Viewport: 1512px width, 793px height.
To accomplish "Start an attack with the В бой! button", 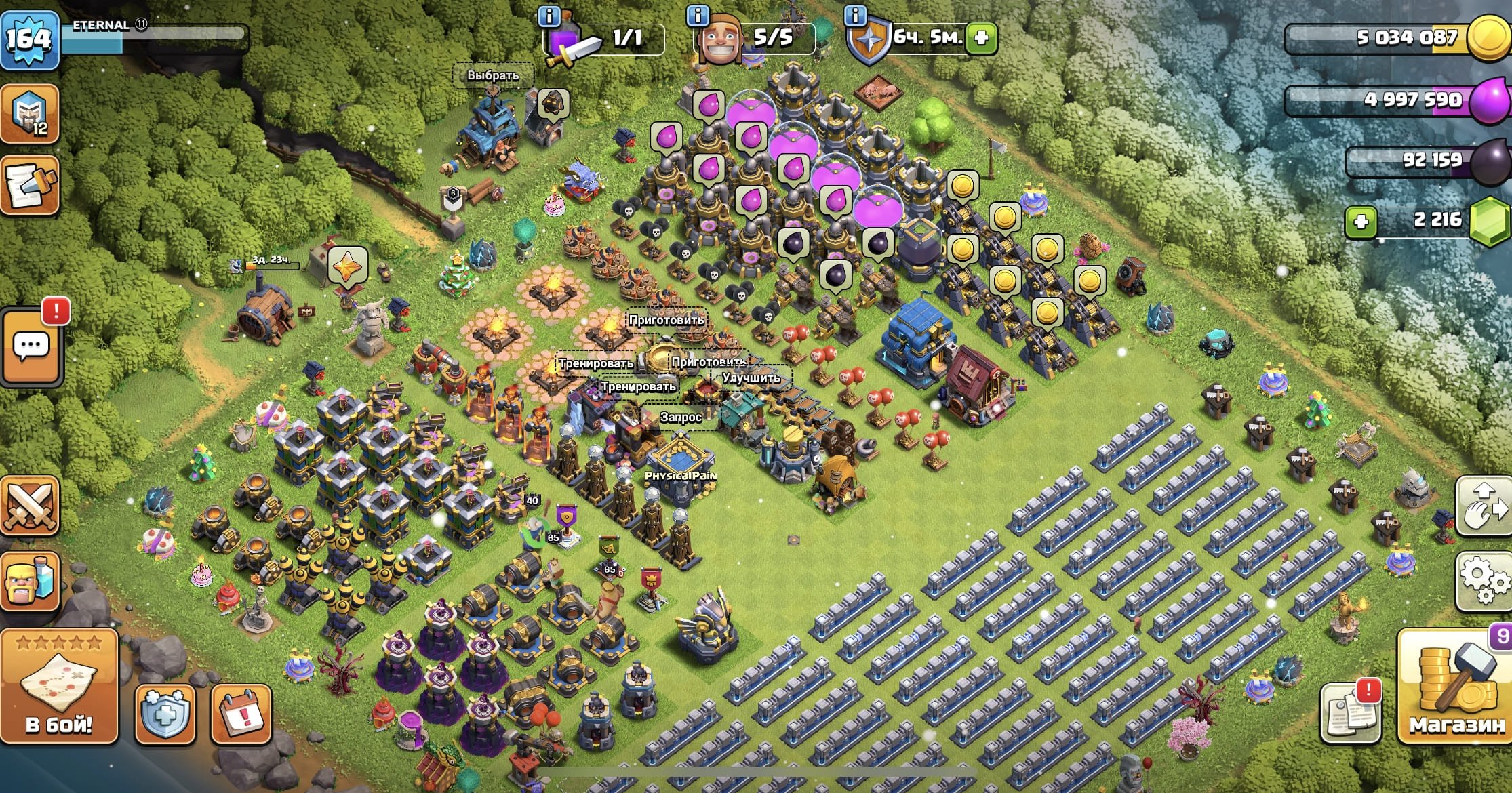I will point(59,686).
